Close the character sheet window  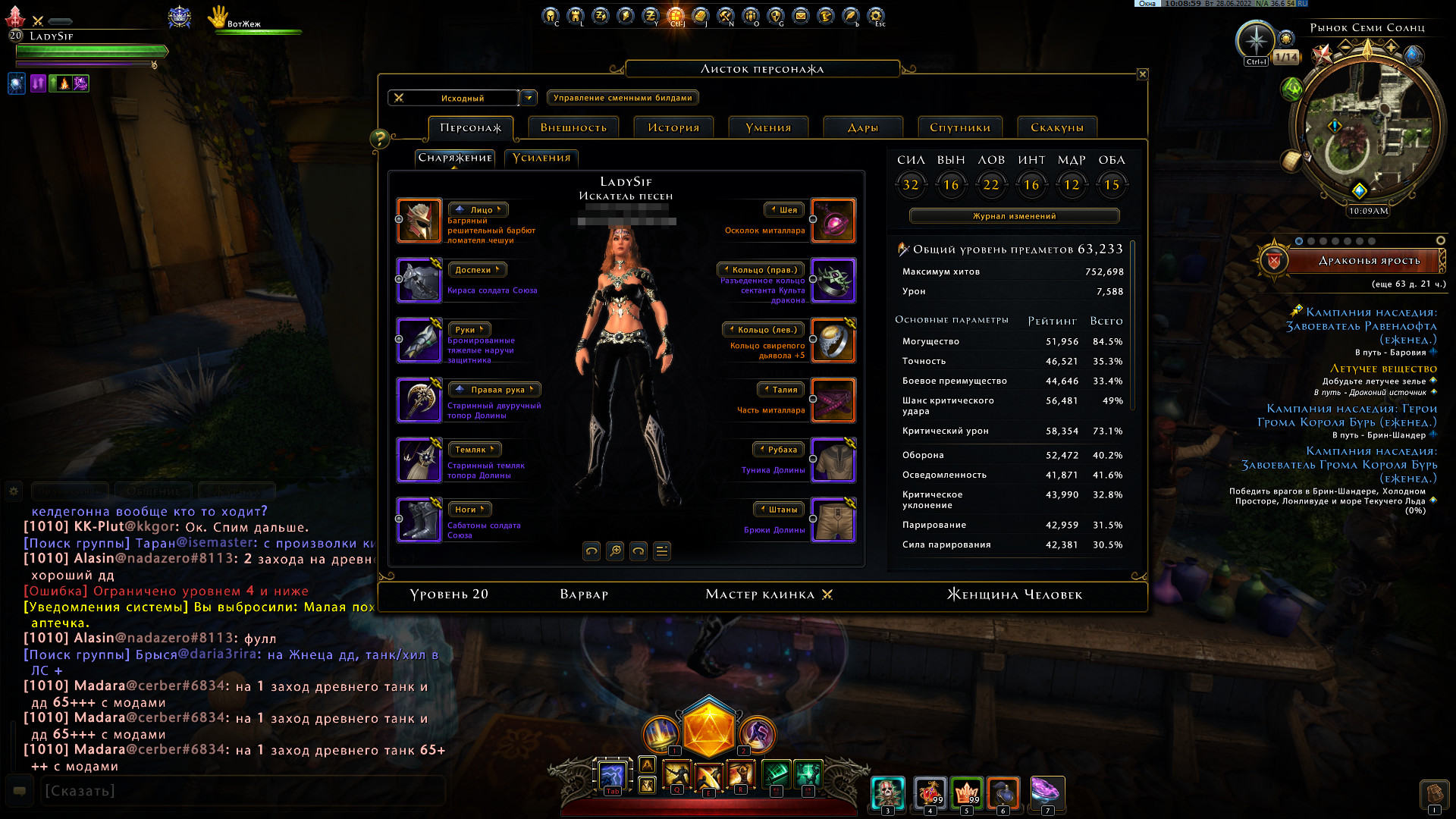click(x=1142, y=74)
